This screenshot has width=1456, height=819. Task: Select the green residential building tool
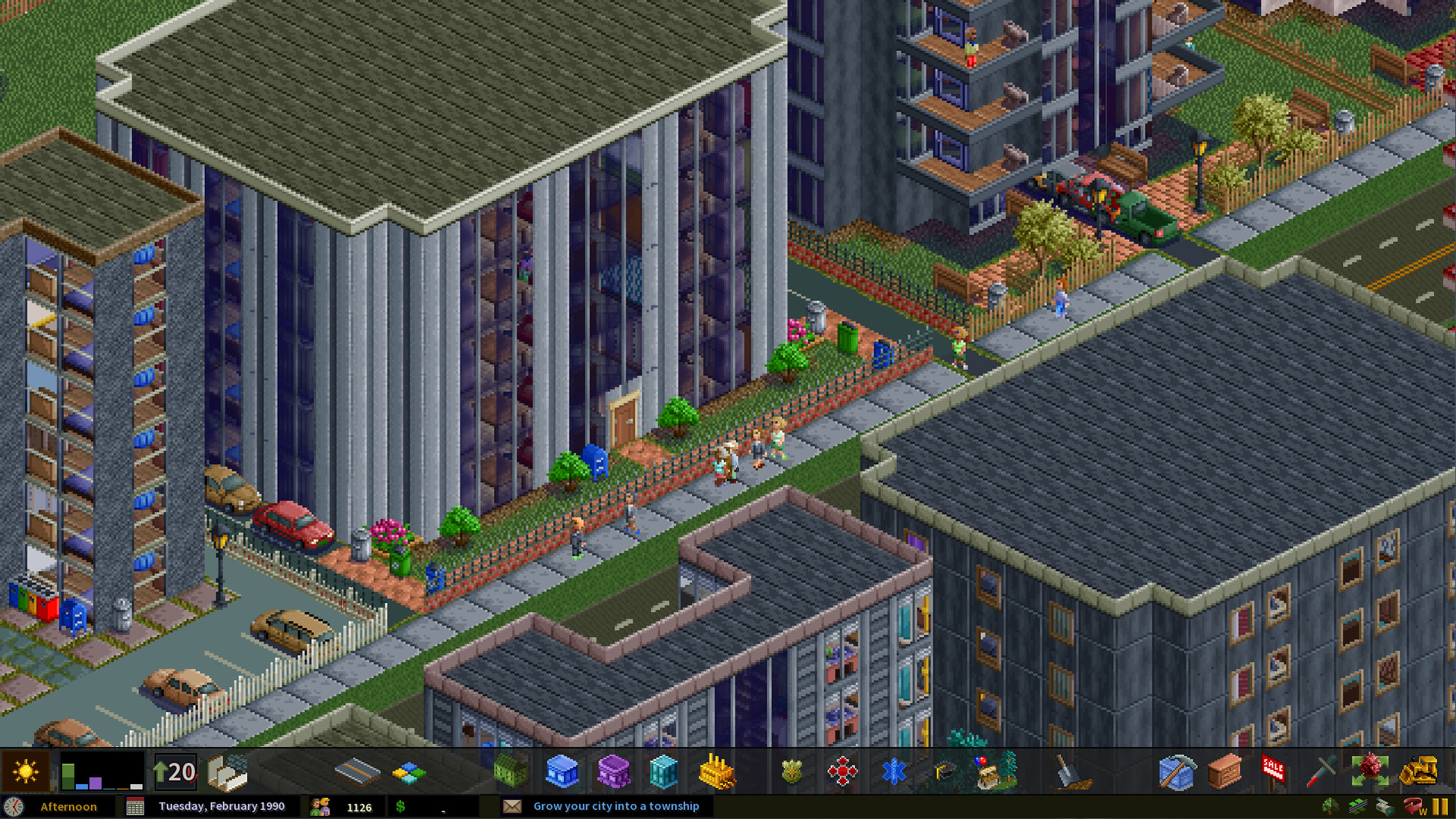(x=510, y=770)
